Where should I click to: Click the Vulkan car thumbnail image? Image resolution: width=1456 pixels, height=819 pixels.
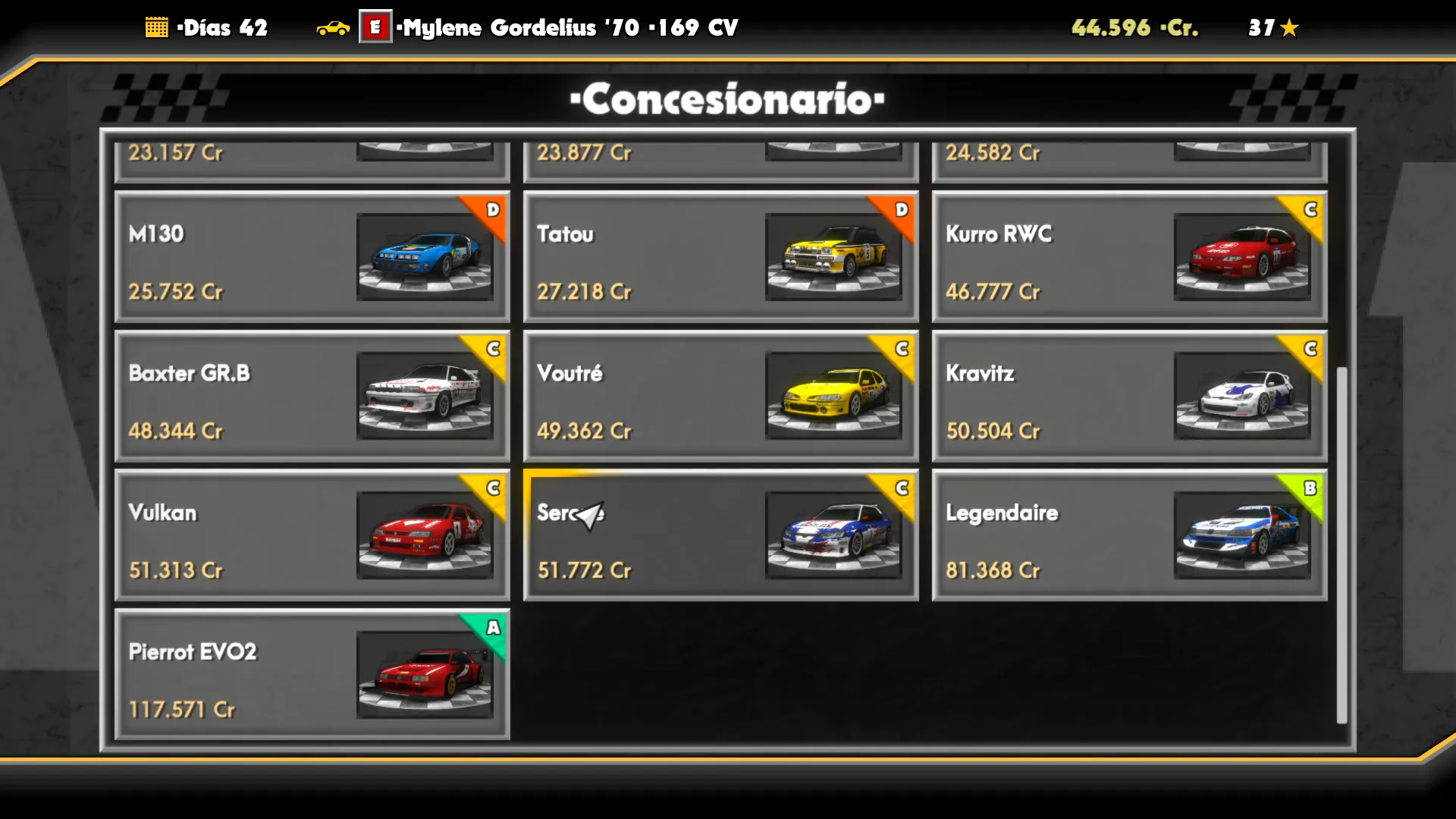click(425, 535)
